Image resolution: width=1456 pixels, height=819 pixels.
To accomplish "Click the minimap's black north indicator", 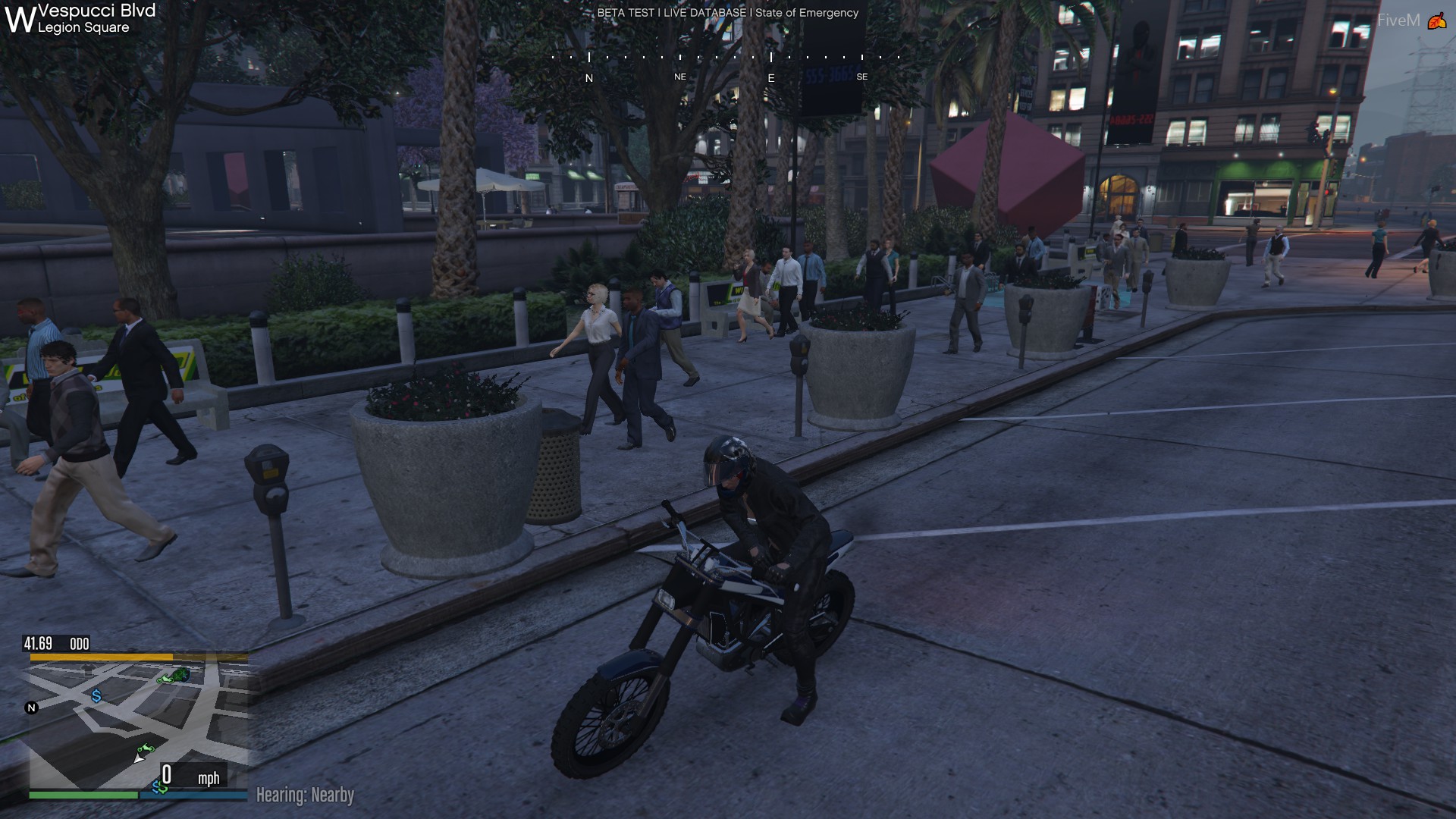I will point(31,708).
